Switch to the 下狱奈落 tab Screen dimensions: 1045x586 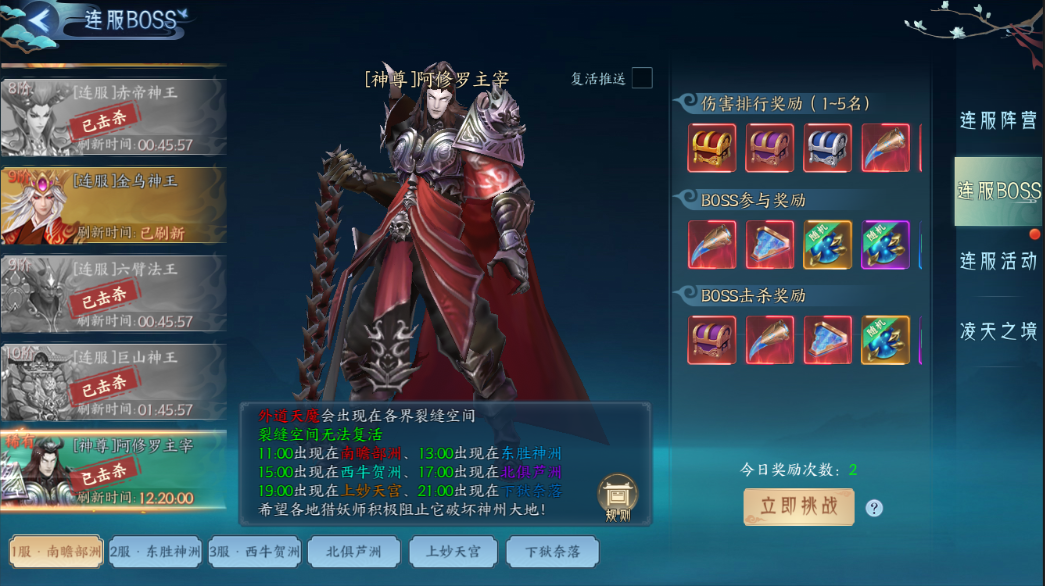click(552, 551)
